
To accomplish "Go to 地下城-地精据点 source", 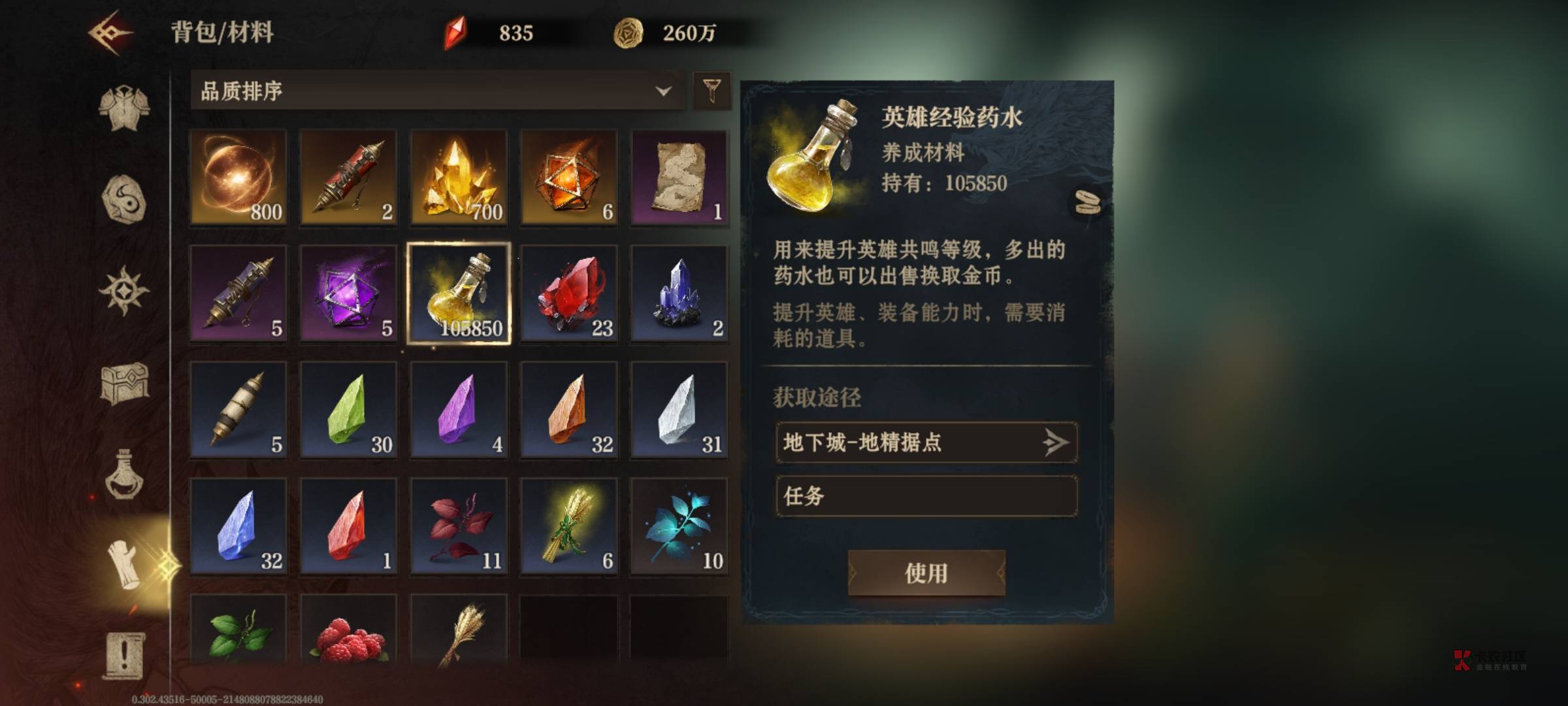I will pyautogui.click(x=926, y=443).
